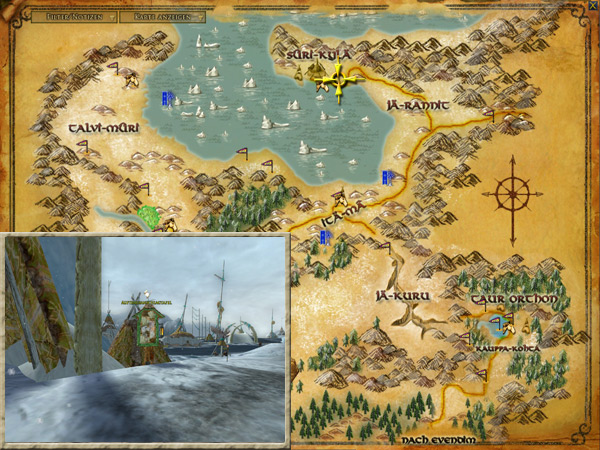The height and width of the screenshot is (450, 600).
Task: Click the golden player position marker
Action: click(336, 81)
